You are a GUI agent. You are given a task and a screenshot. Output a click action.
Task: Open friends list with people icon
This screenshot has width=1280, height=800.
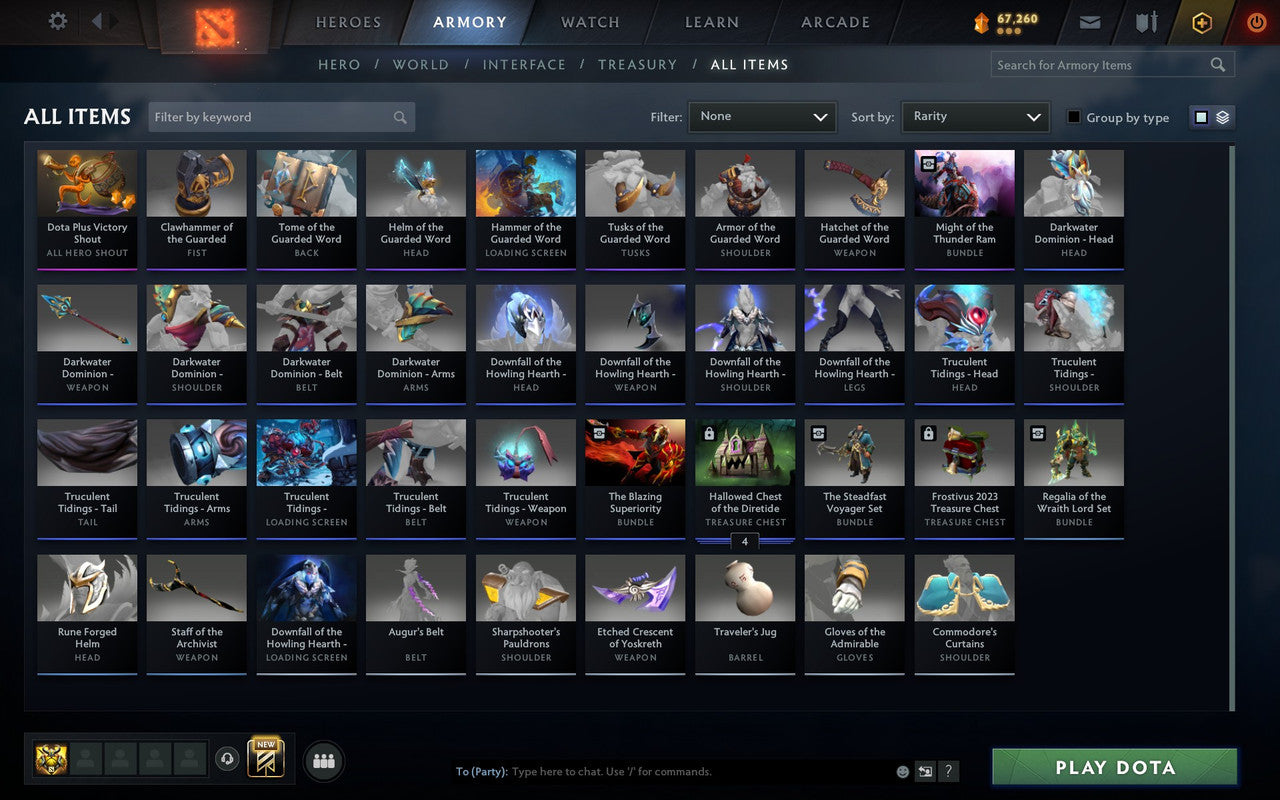[323, 760]
